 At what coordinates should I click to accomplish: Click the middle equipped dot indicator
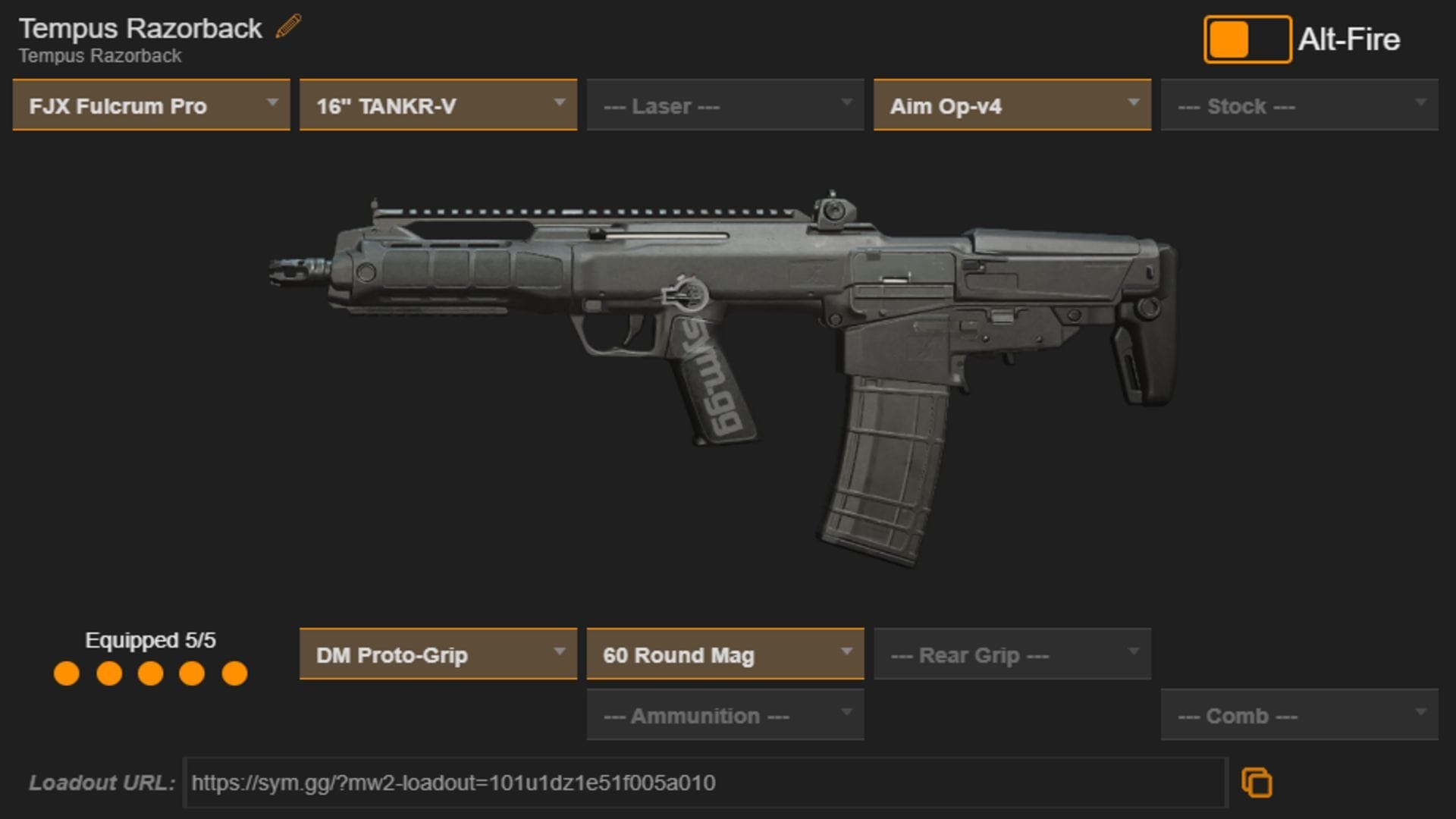pyautogui.click(x=149, y=672)
